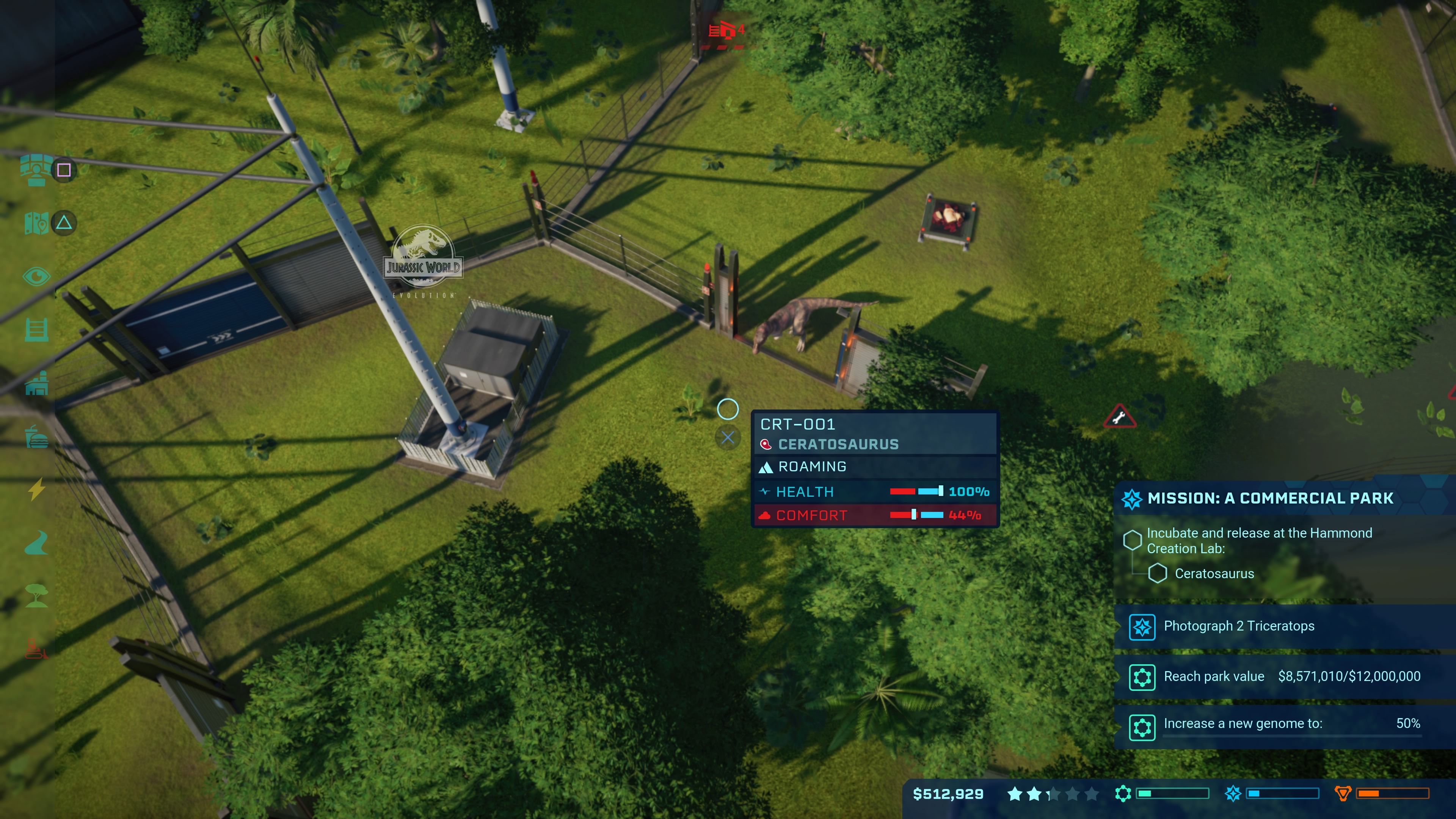
Task: Toggle the eye-shaped management view icon
Action: pyautogui.click(x=36, y=277)
